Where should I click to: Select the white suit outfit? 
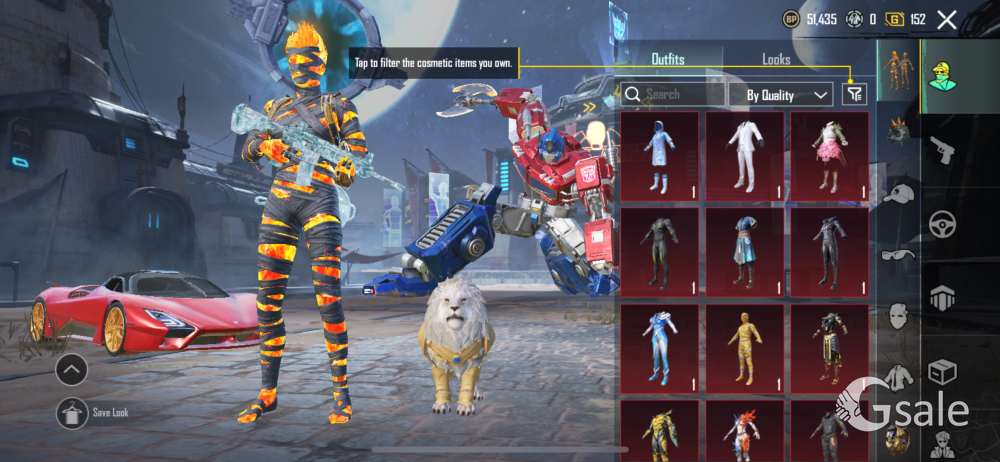(744, 156)
